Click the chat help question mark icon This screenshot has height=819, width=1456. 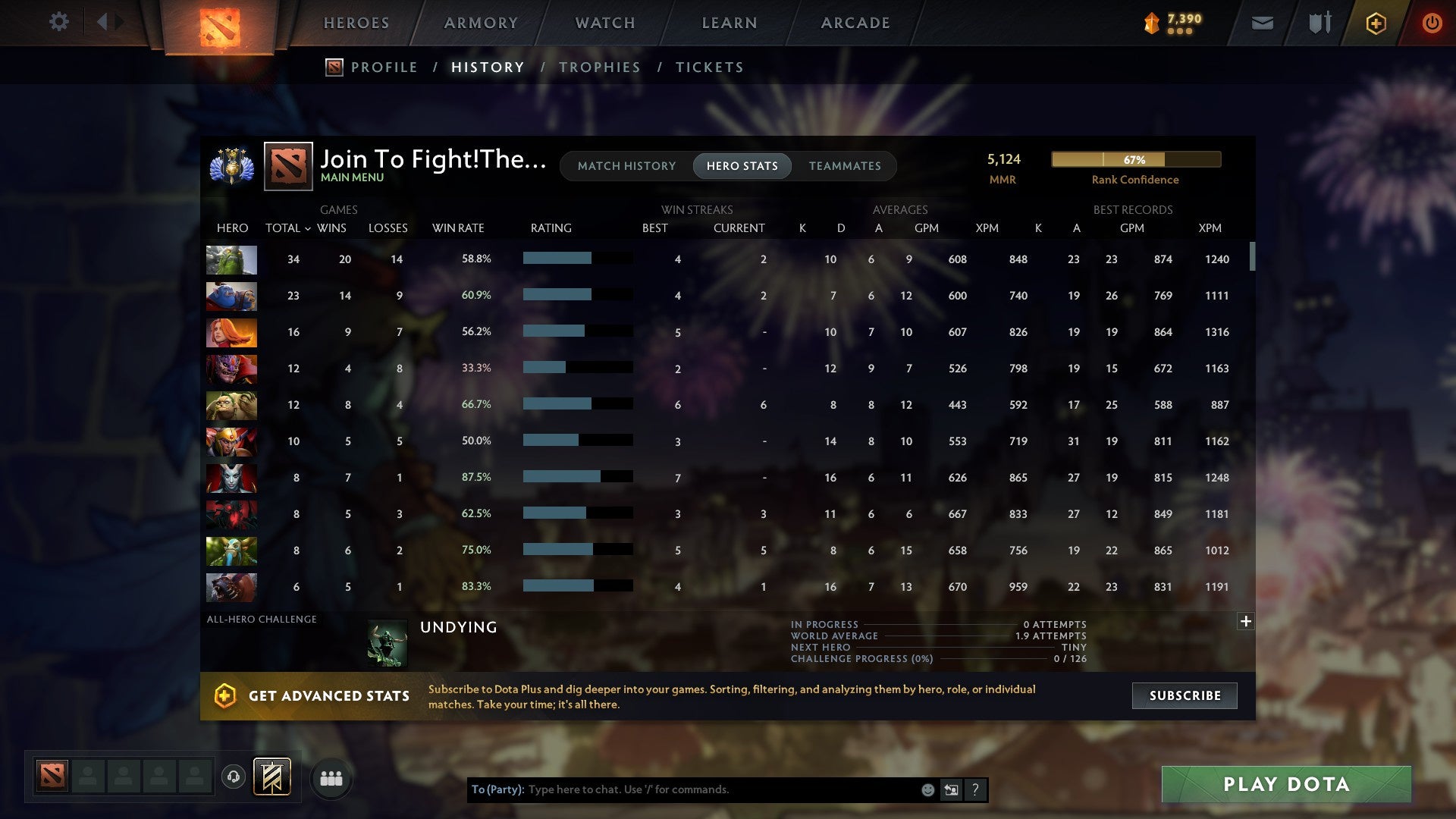coord(975,789)
